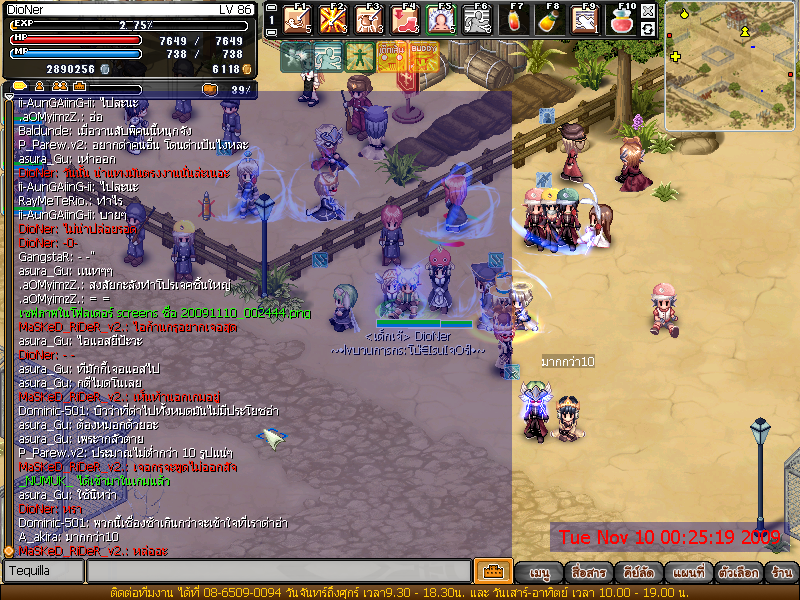The width and height of the screenshot is (800, 600).
Task: Use the F8 yellow potion slot
Action: (548, 19)
